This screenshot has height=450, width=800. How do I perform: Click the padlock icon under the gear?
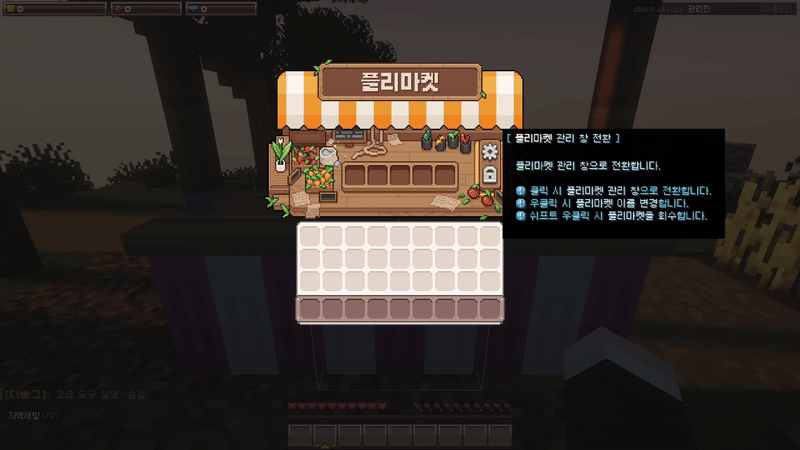[x=489, y=175]
